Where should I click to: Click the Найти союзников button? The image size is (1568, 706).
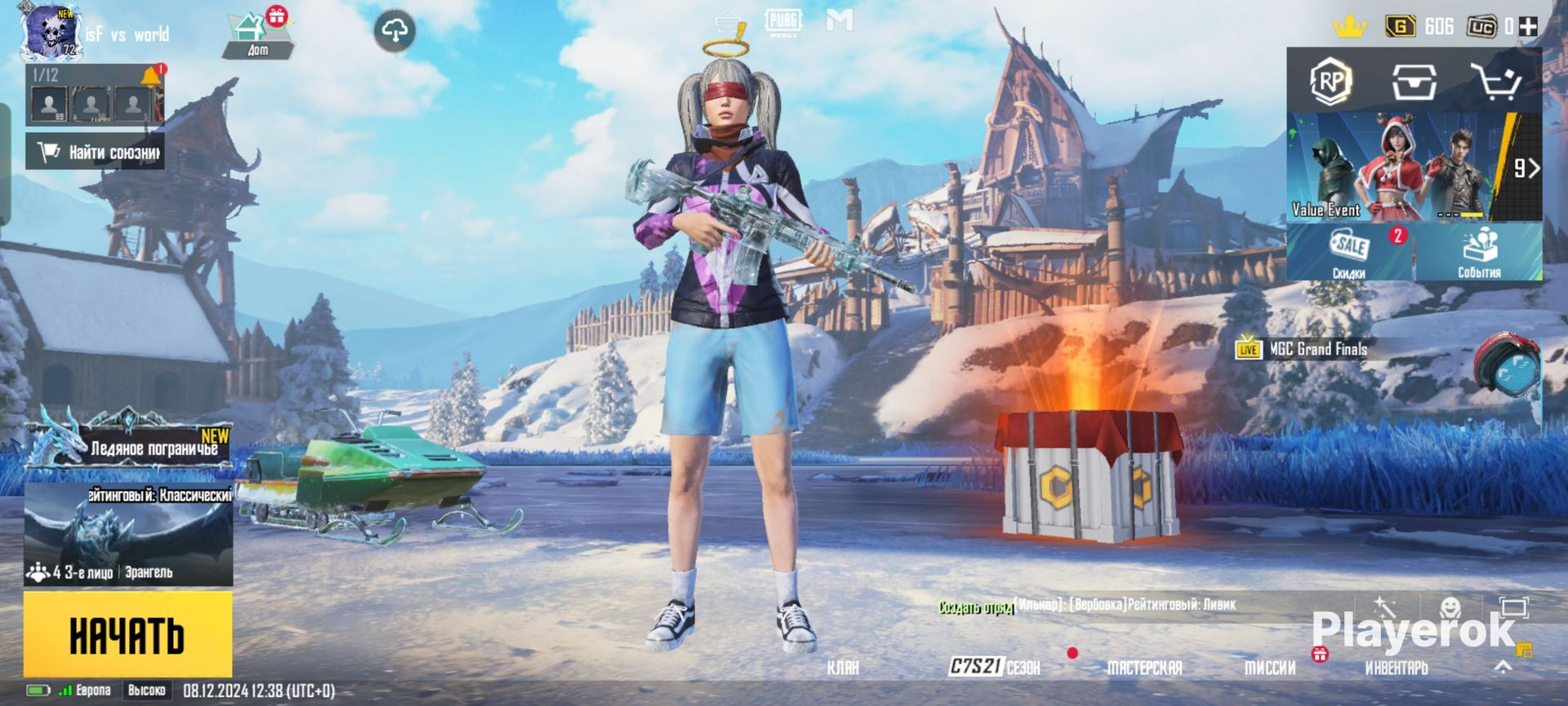coord(96,152)
